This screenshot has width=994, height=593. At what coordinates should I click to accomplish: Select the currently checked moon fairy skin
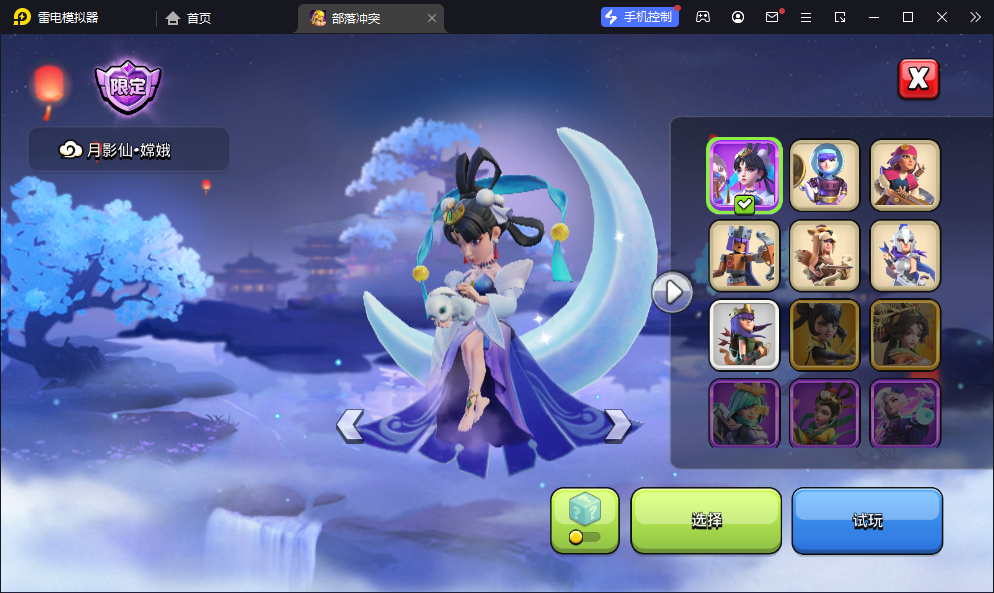tap(744, 175)
